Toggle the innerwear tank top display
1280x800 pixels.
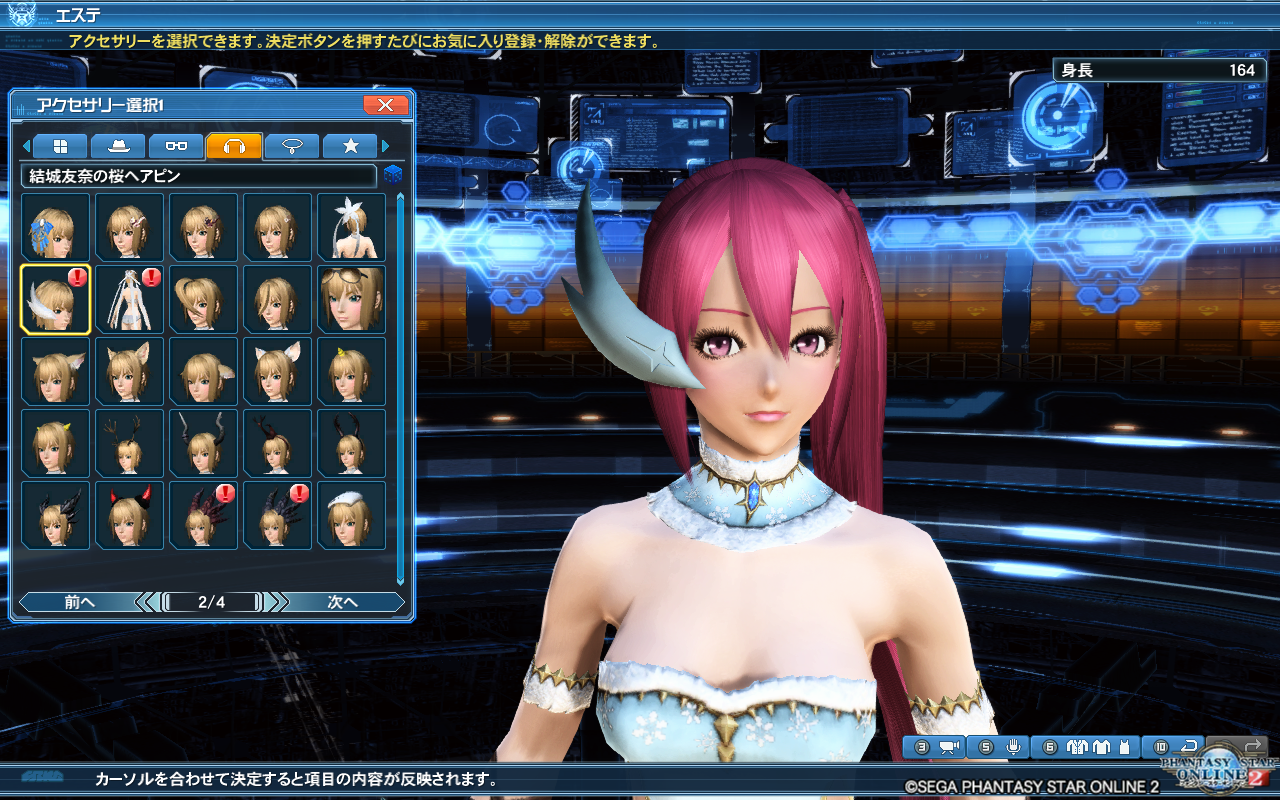1126,745
